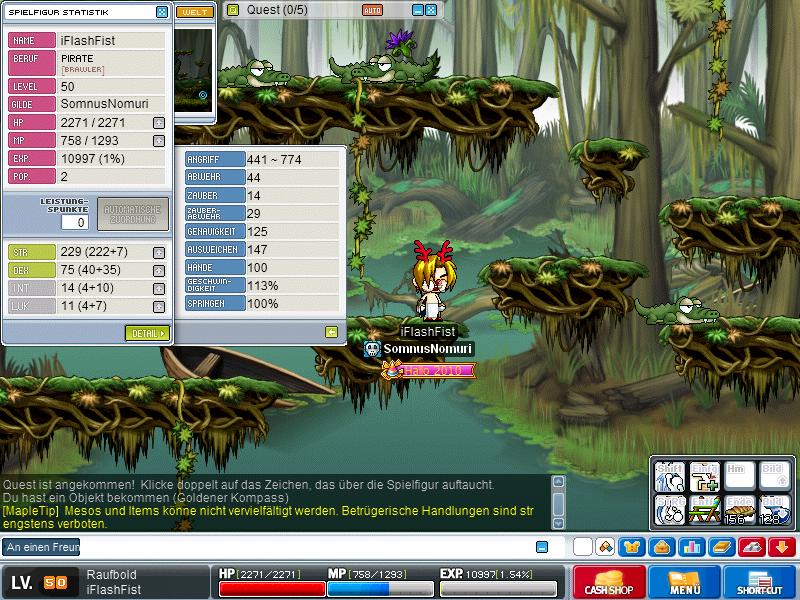Viewport: 800px width, 600px height.
Task: Increase the DEX stat
Action: coord(159,270)
